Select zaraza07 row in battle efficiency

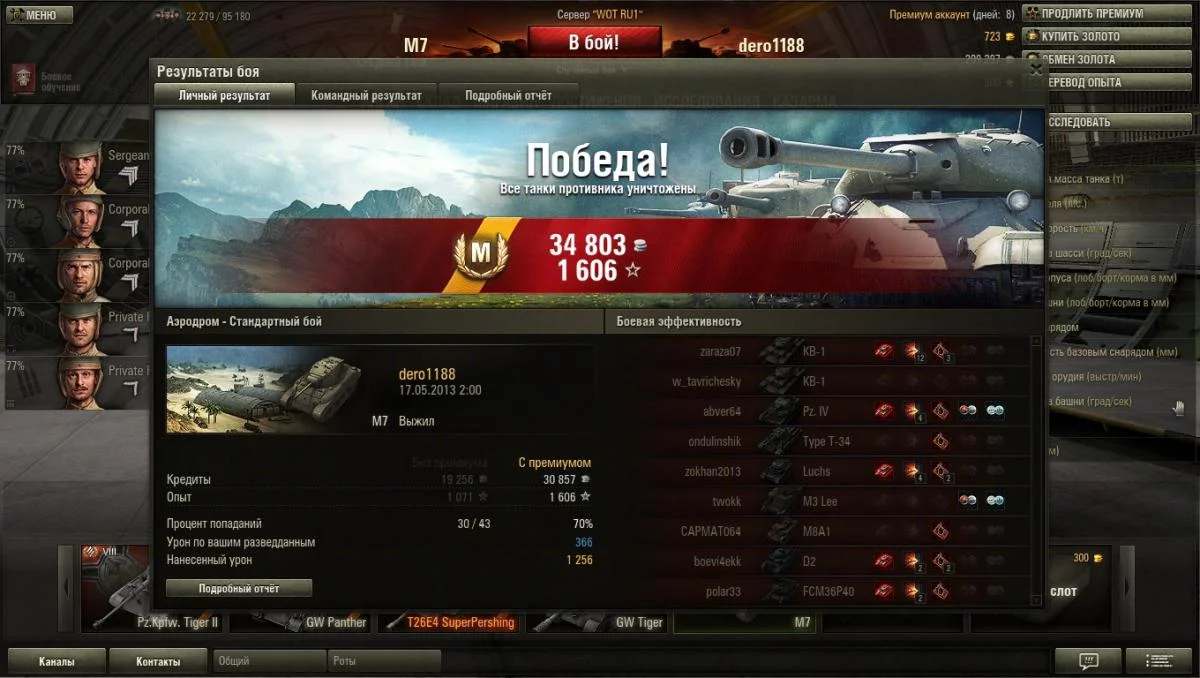(x=820, y=352)
